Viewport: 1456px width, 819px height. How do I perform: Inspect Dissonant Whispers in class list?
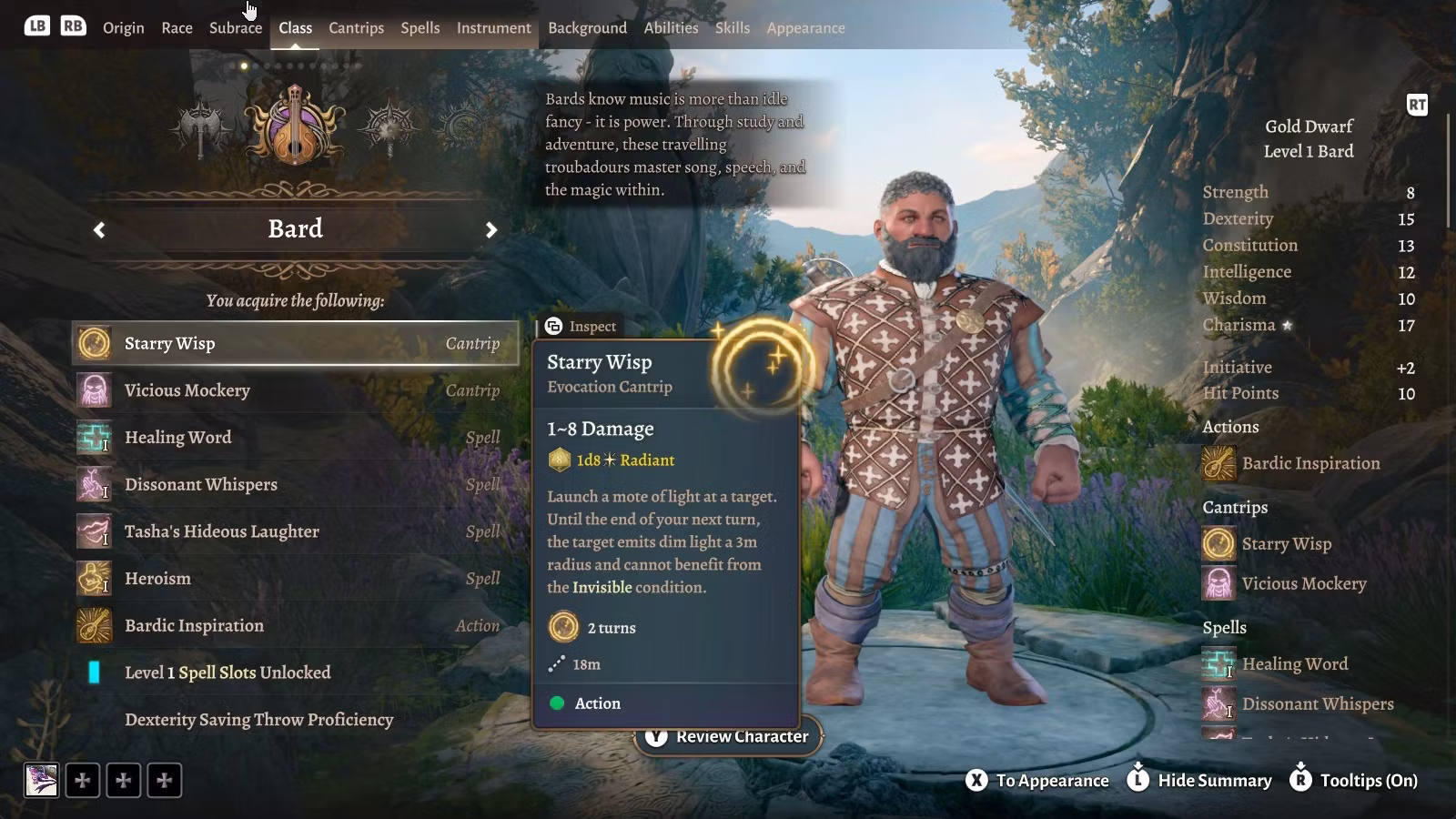295,485
